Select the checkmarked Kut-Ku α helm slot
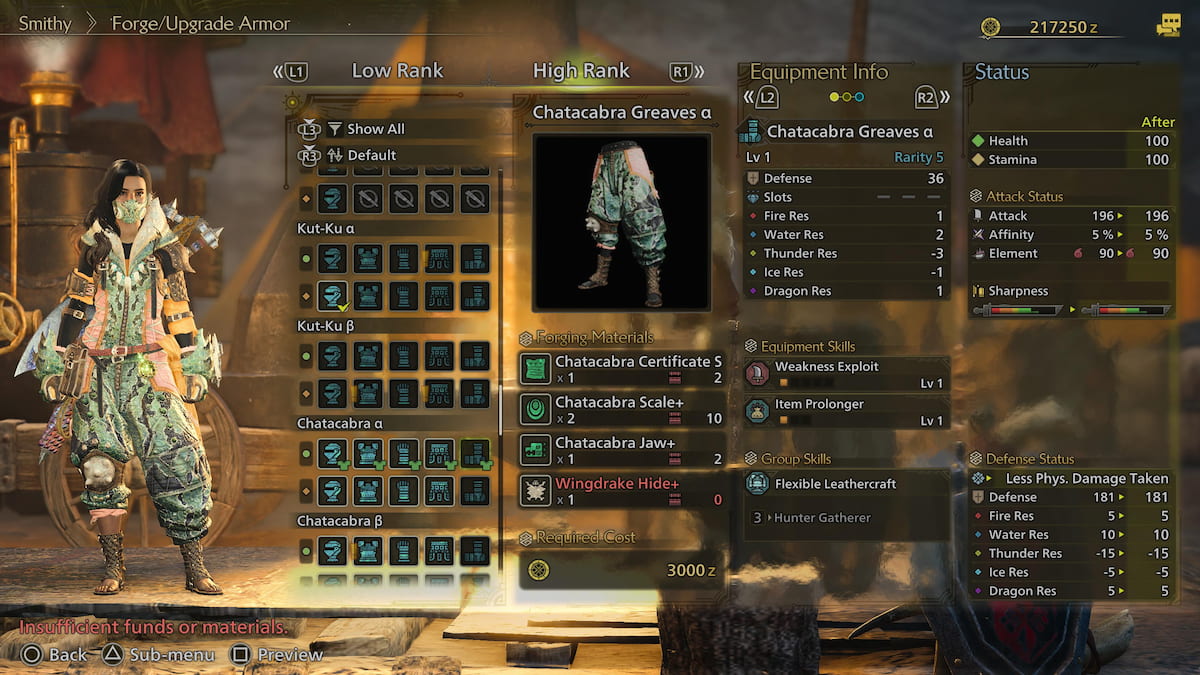 pos(332,296)
